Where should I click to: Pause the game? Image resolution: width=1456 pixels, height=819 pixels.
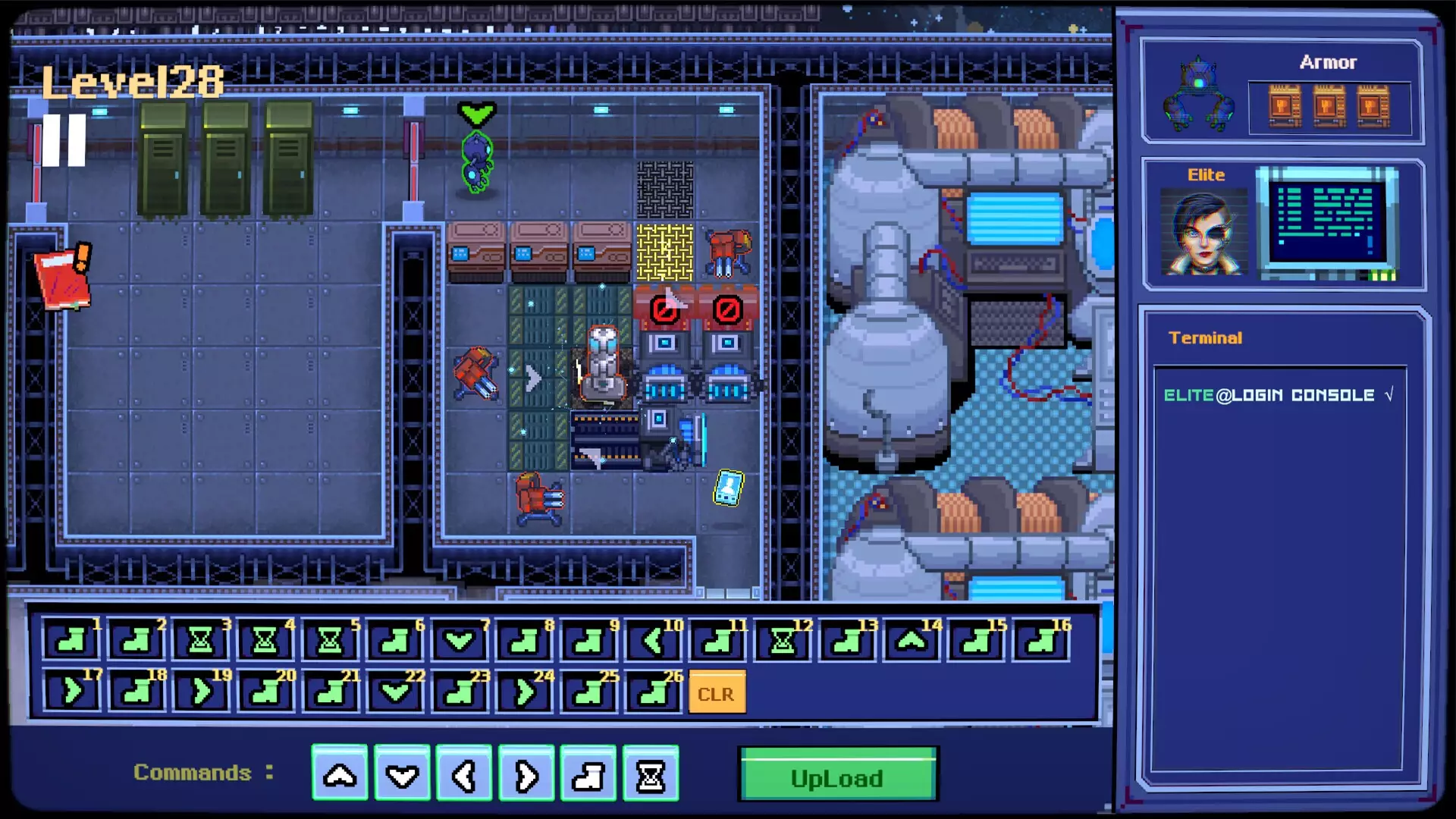[x=64, y=140]
